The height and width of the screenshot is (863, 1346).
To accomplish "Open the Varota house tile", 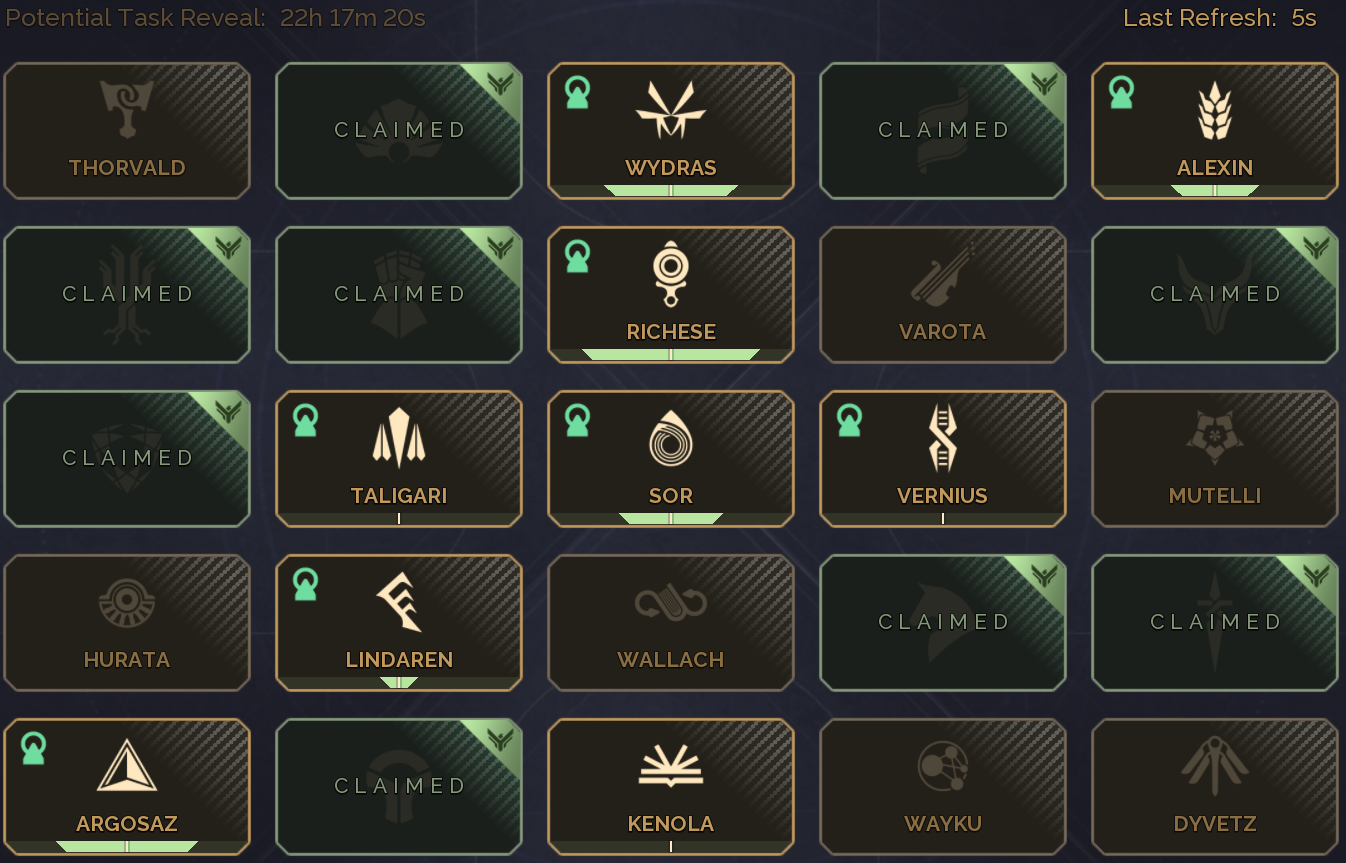I will tap(943, 295).
